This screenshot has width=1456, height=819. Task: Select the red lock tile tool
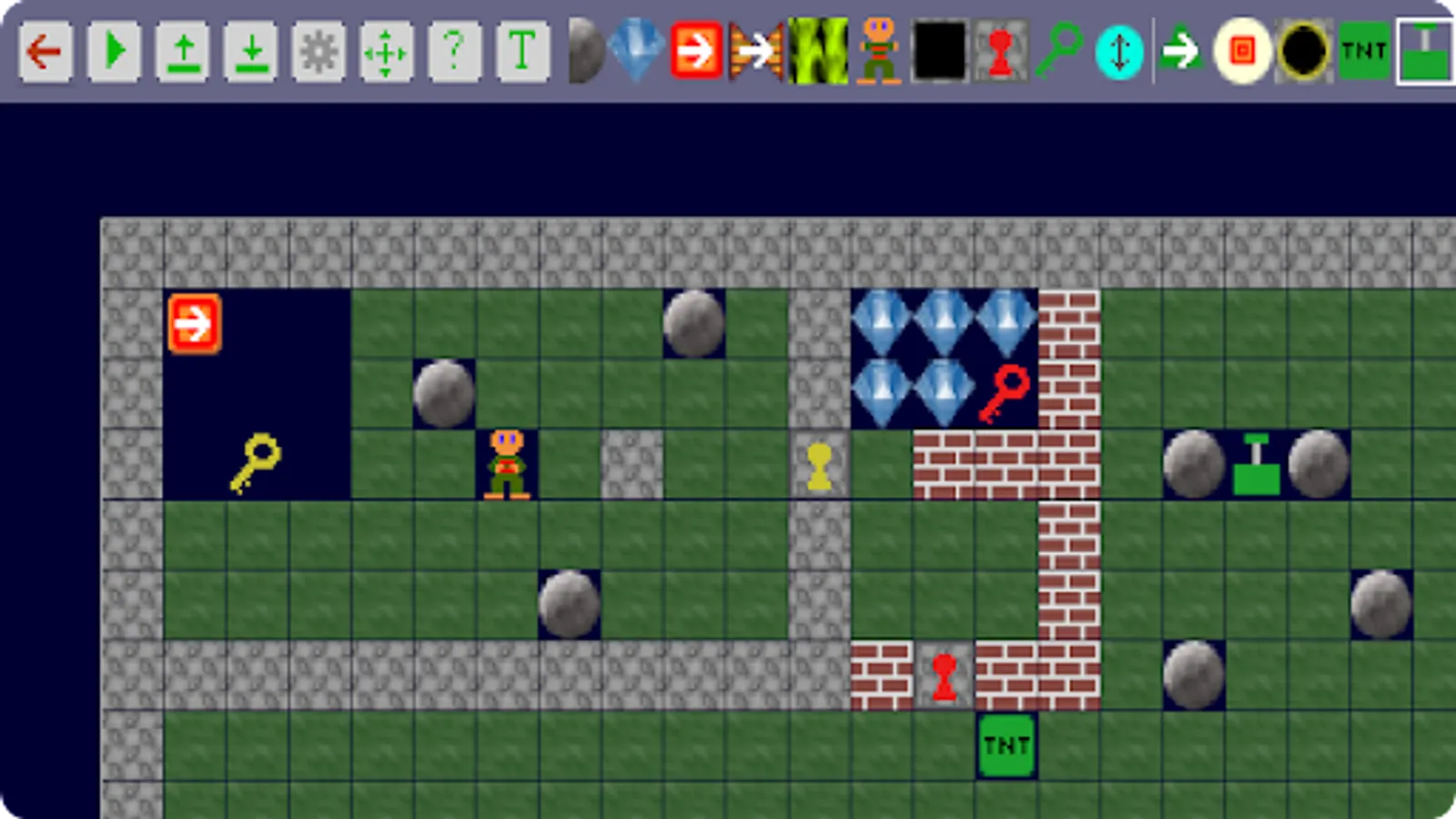(x=998, y=52)
